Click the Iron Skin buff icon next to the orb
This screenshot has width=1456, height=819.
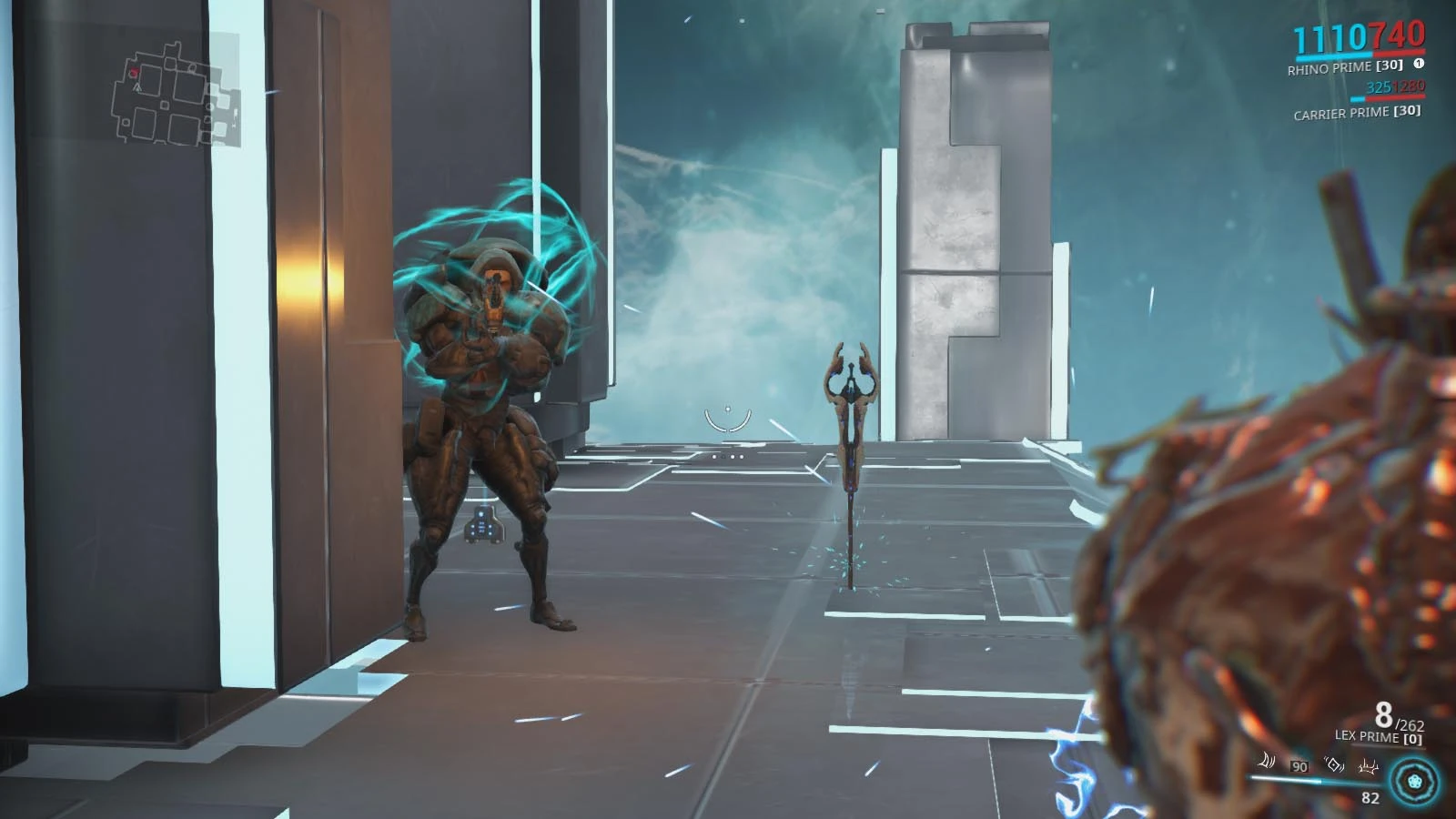click(1368, 768)
